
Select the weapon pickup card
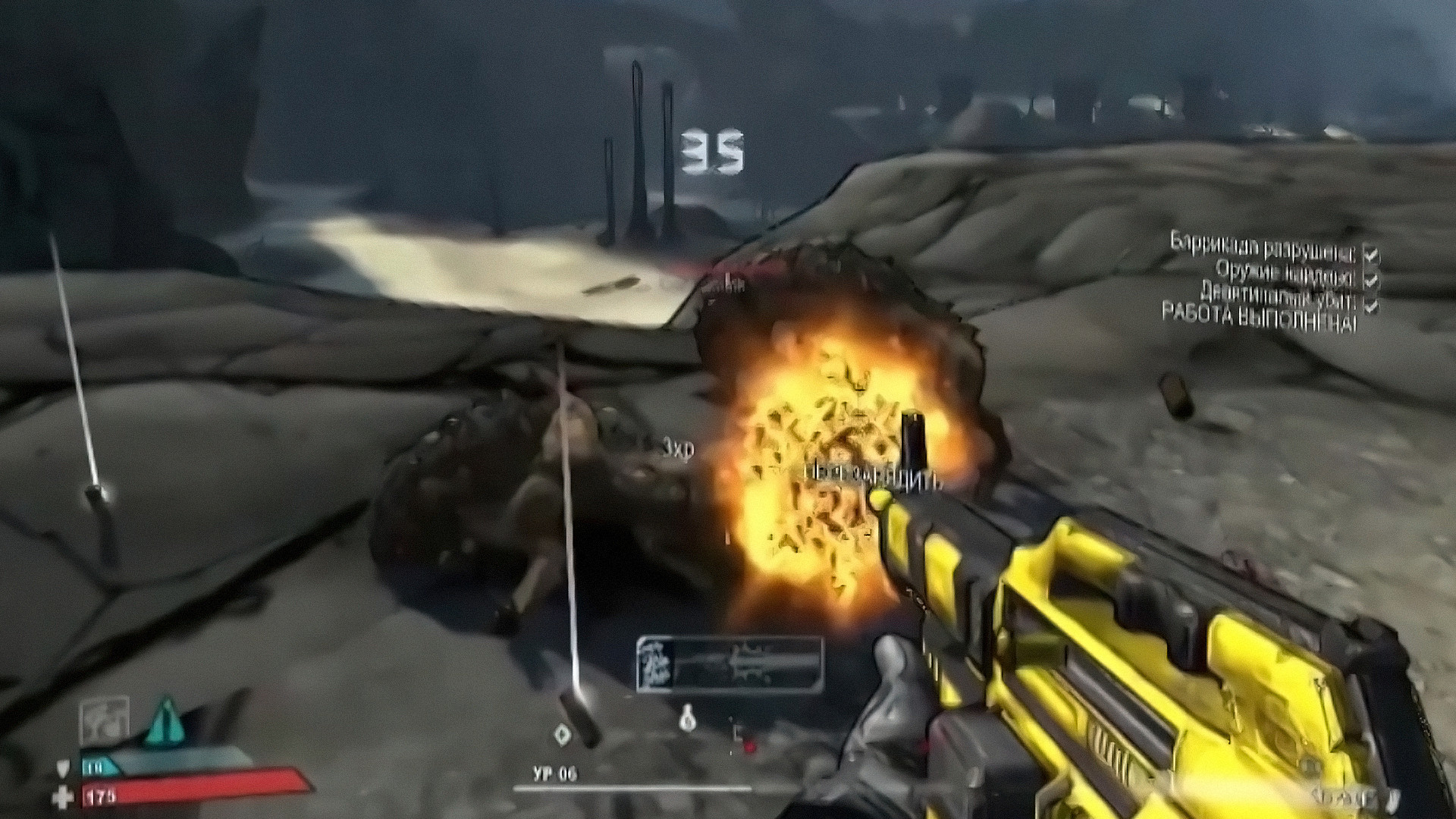730,665
